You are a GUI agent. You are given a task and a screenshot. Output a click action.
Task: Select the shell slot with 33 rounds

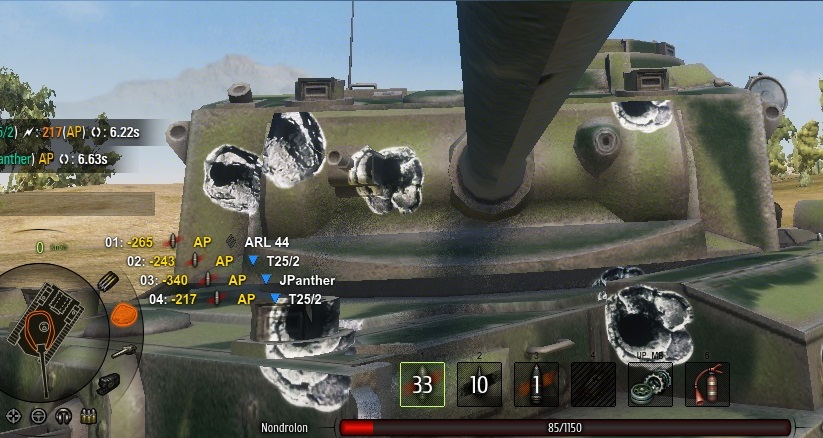pyautogui.click(x=422, y=384)
